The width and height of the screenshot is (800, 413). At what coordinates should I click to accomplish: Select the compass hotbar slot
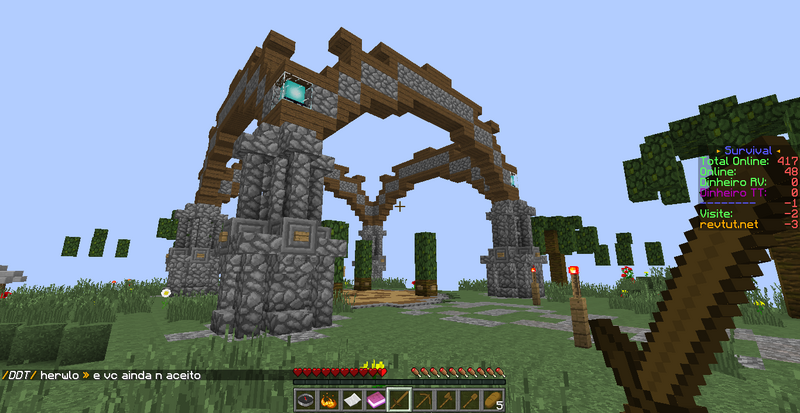point(305,400)
